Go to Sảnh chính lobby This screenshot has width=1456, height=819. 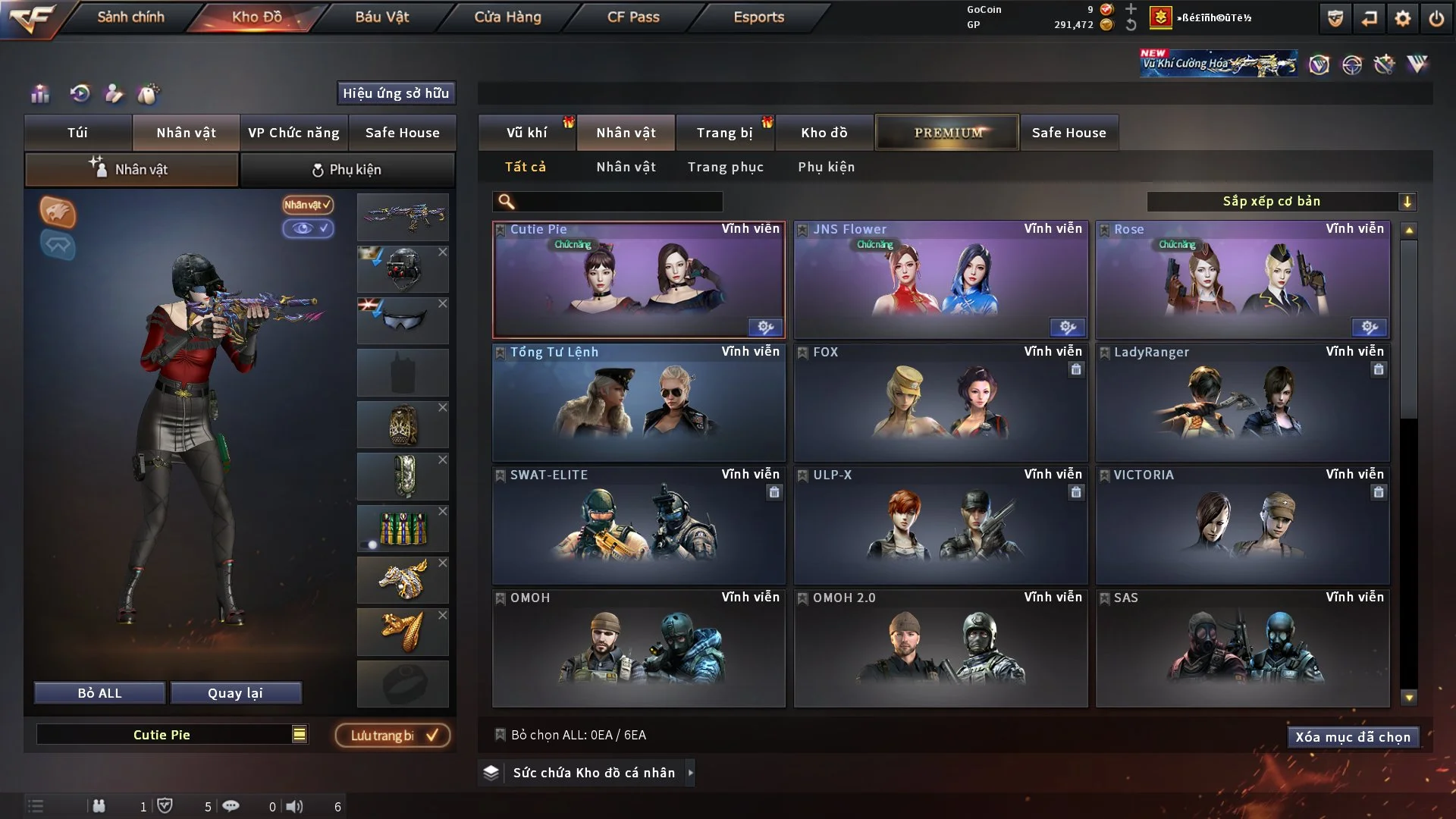click(130, 17)
